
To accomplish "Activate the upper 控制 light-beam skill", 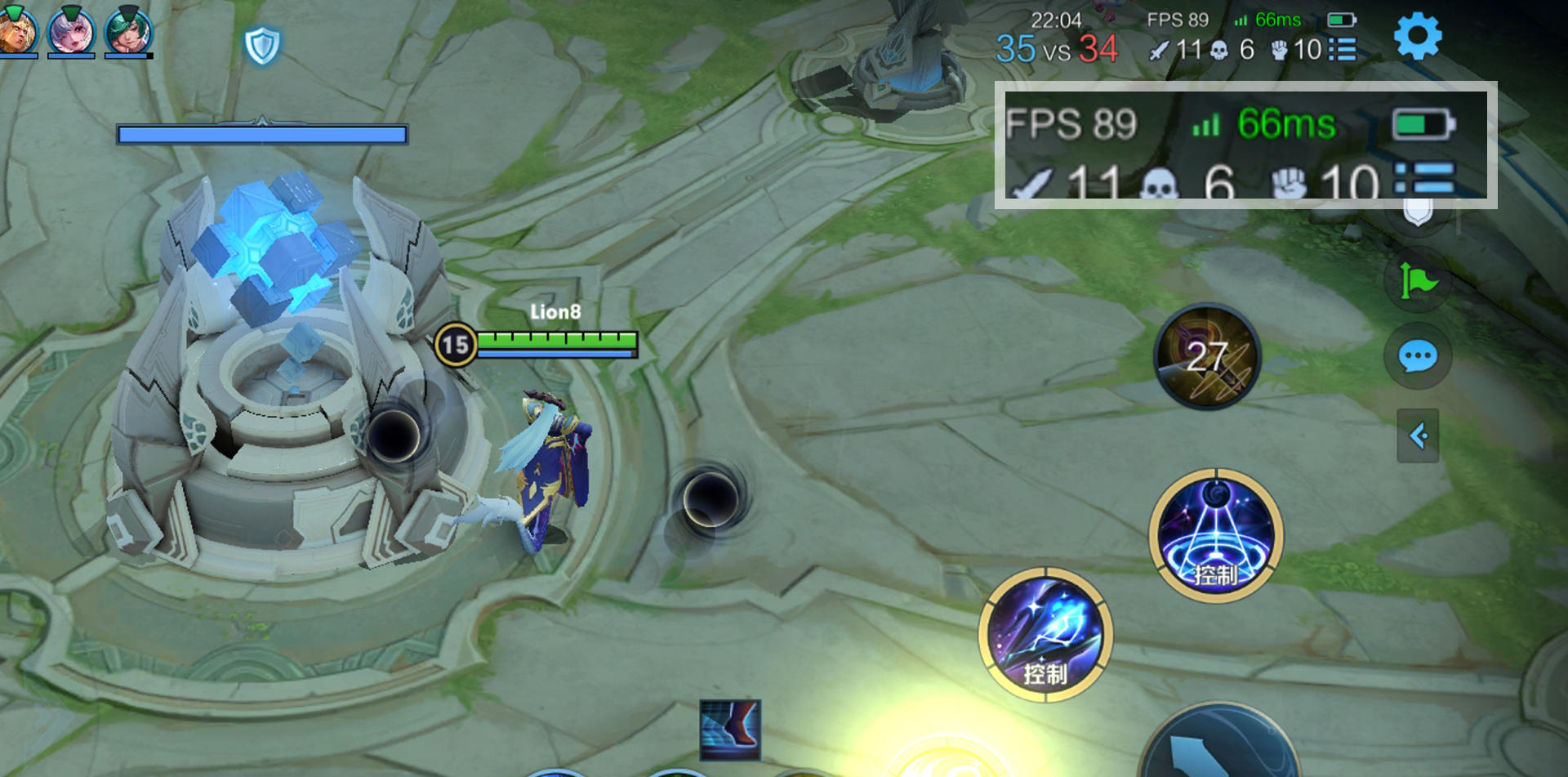I will coord(1216,536).
